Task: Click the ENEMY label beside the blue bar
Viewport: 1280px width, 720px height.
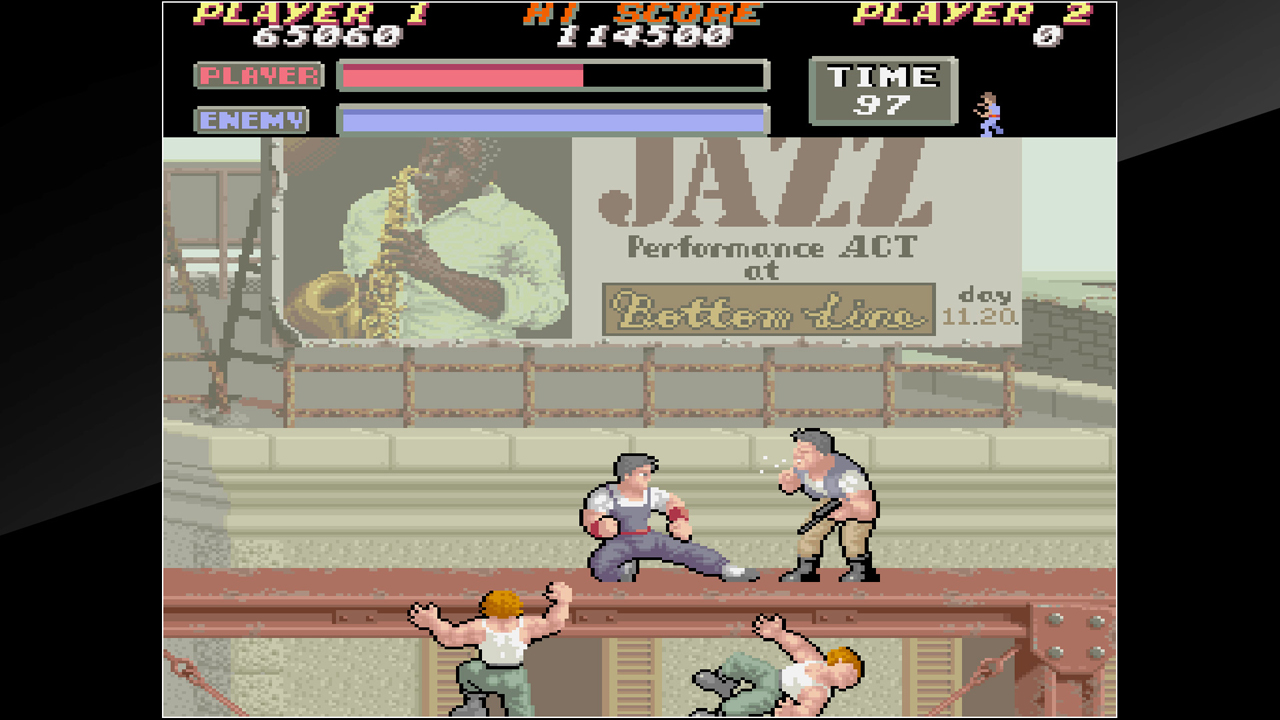Action: pos(250,119)
